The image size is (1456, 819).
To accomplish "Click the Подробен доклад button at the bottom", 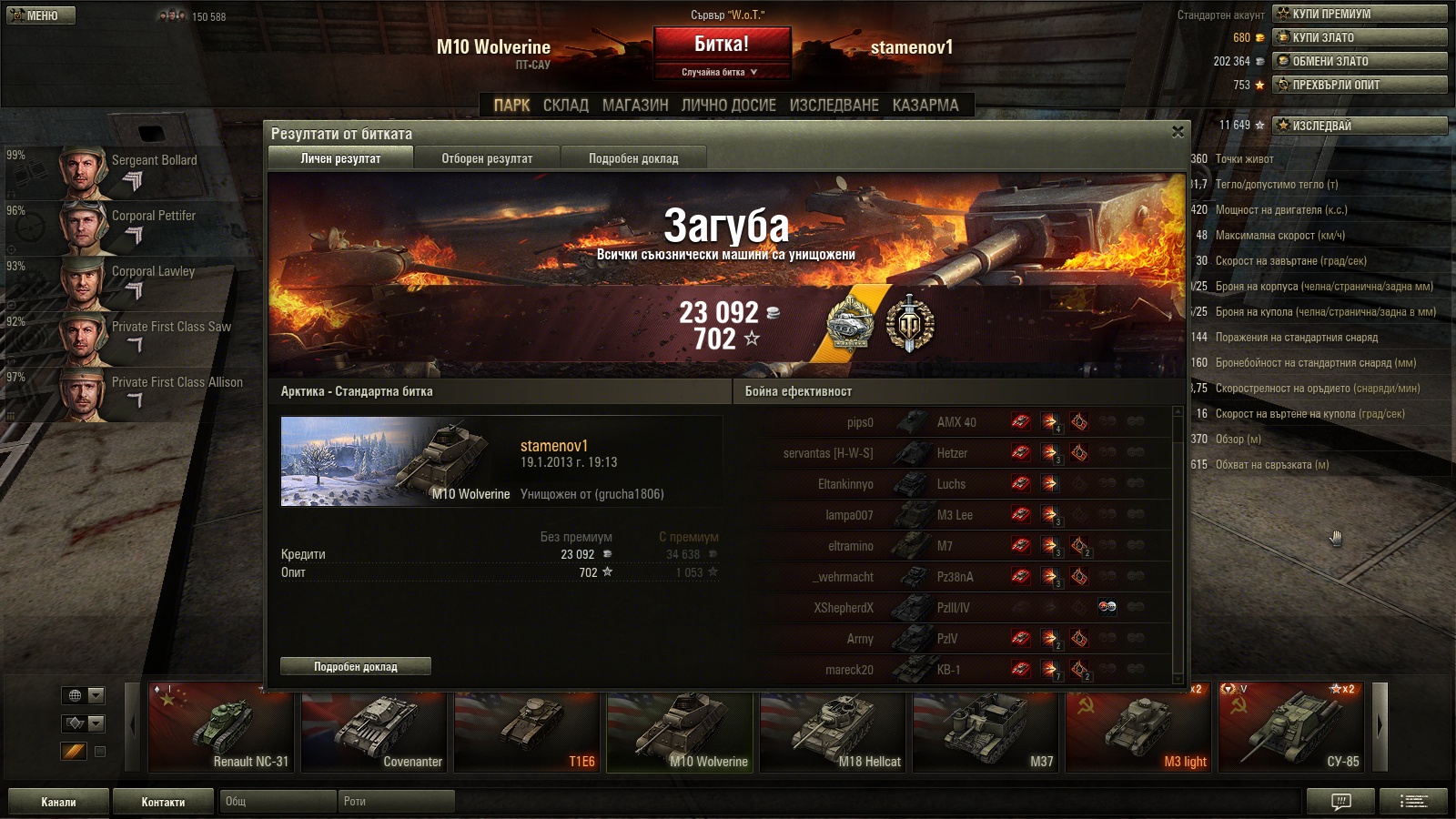I will click(356, 667).
